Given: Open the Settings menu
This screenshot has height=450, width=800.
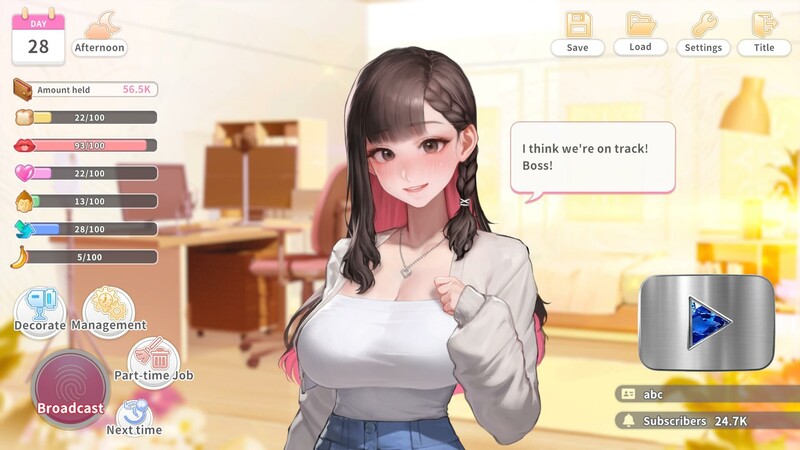Looking at the screenshot, I should (704, 34).
